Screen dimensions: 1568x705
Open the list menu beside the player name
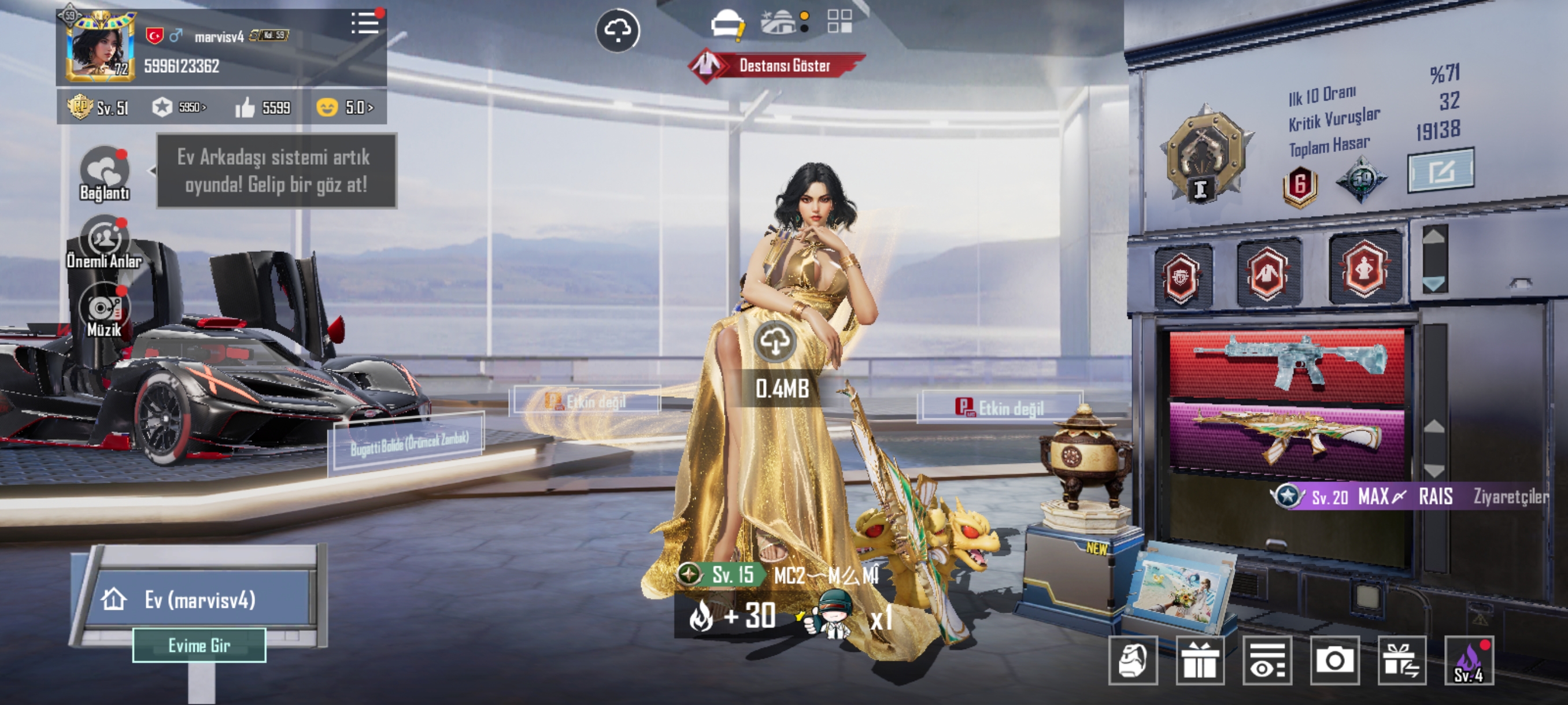click(x=365, y=23)
